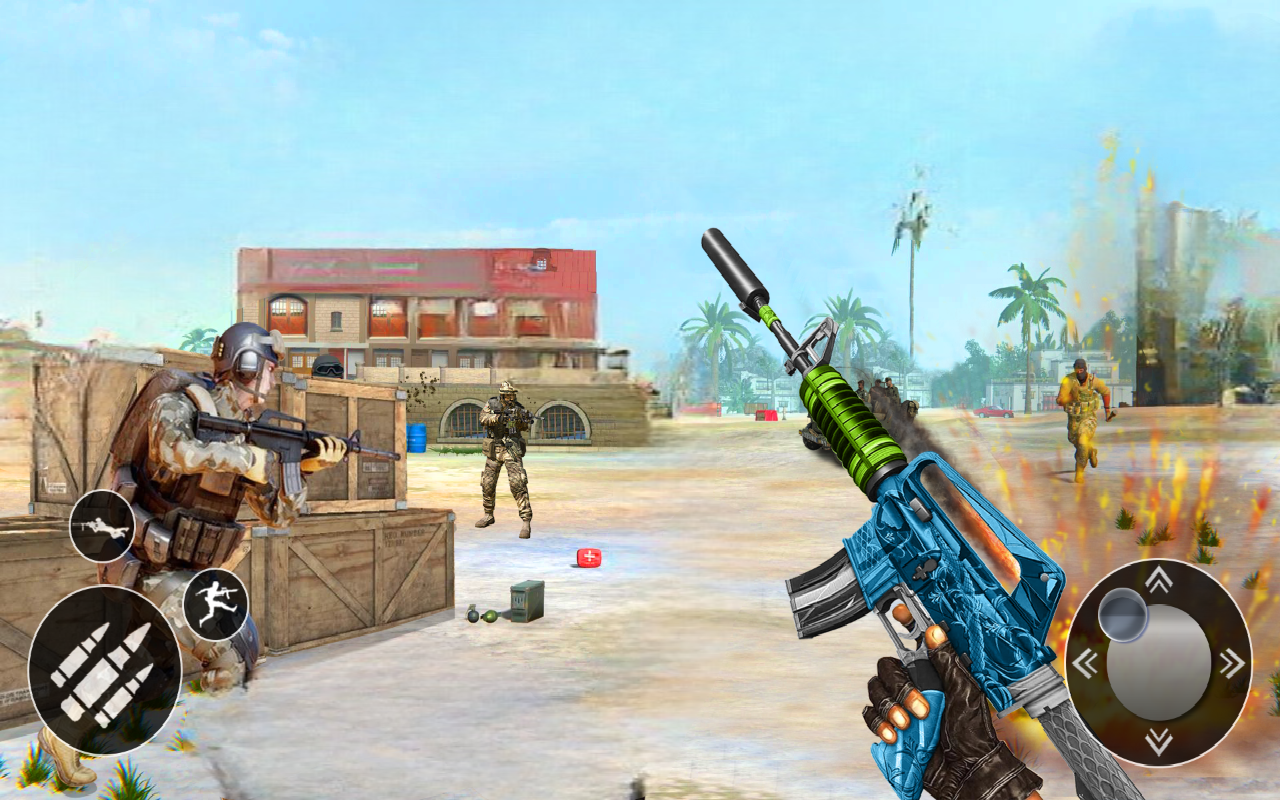Screen dimensions: 1280x800
Task: Tap the small gray dot above the joystick
Action: pos(1122,617)
